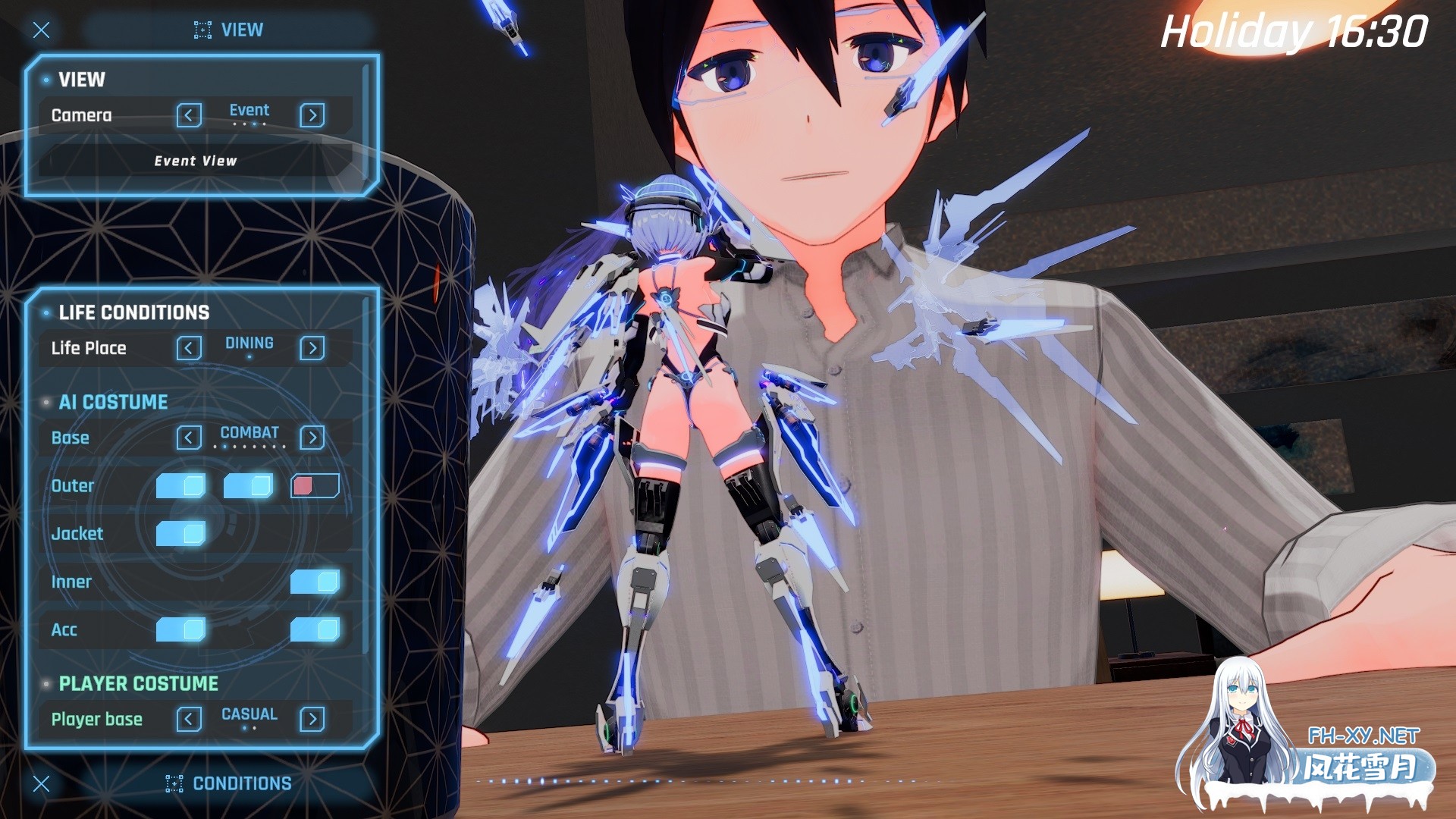
Task: Toggle the red Outer costume switch on
Action: coord(314,485)
